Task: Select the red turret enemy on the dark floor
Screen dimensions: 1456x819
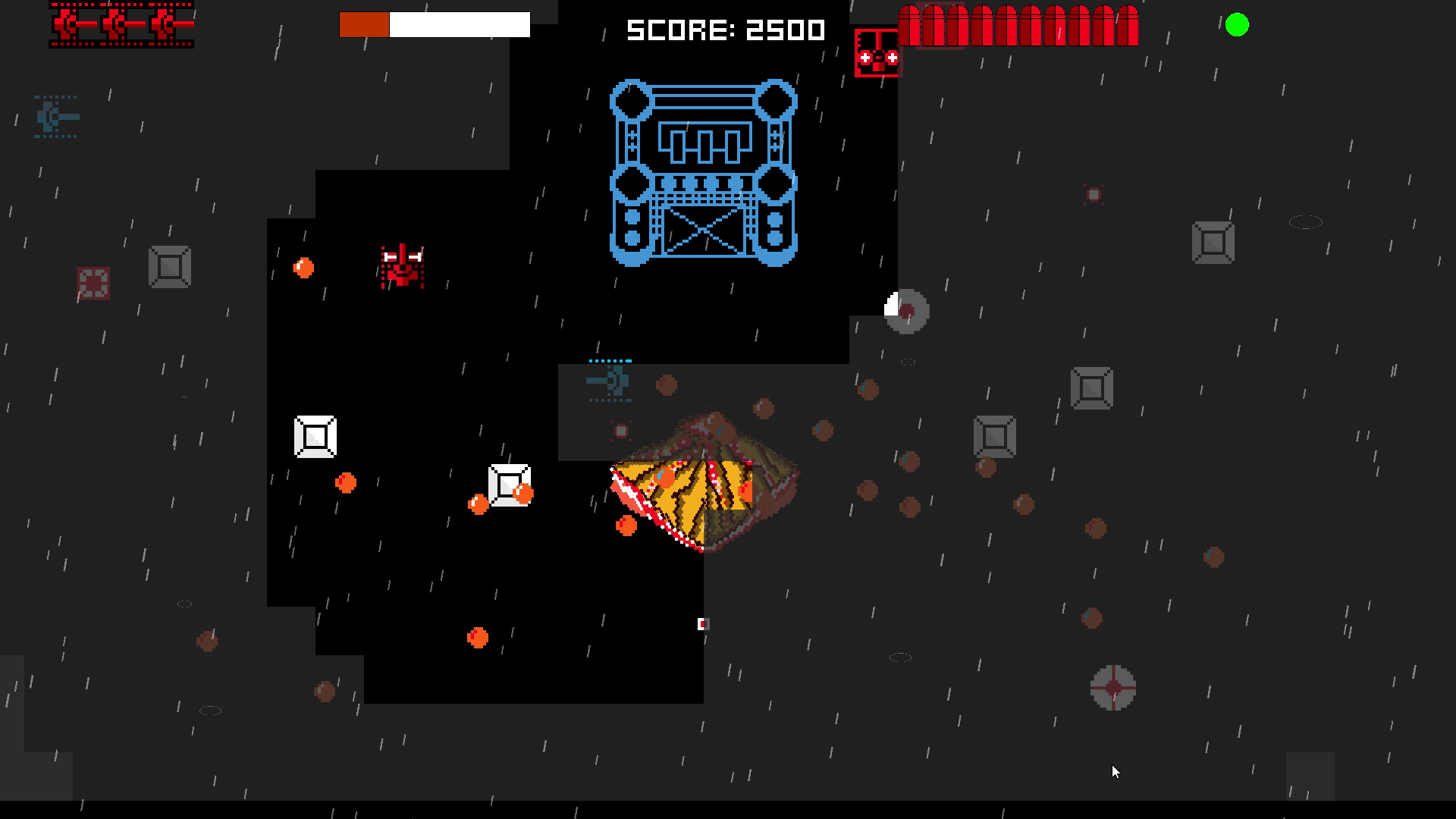Action: 402,267
